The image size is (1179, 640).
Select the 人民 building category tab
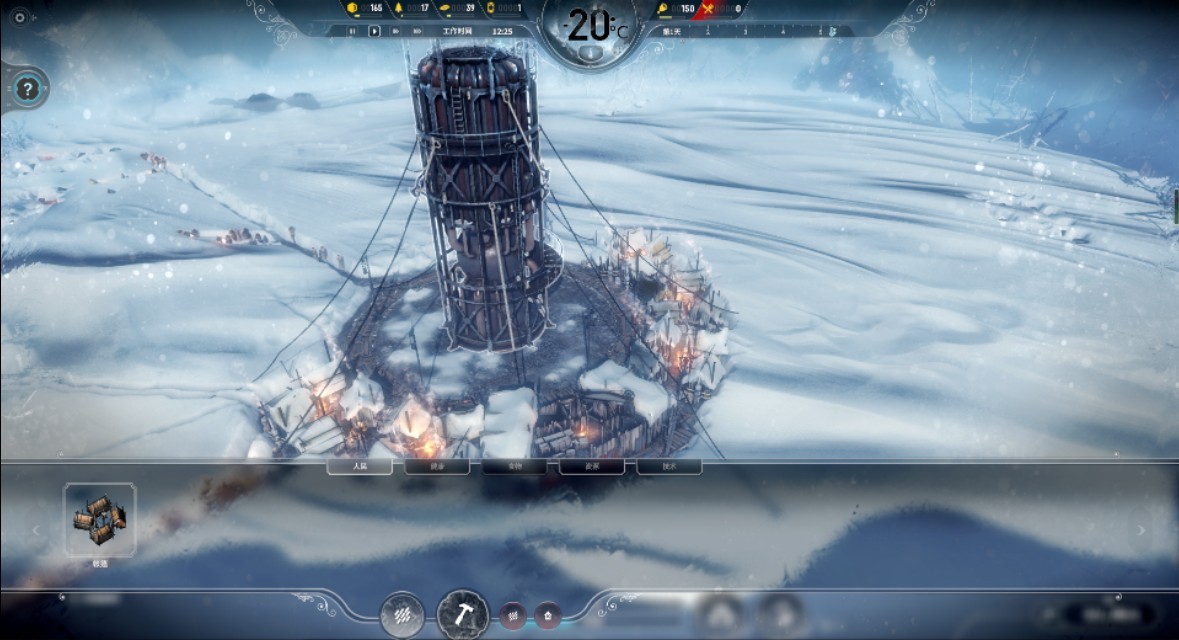[360, 467]
